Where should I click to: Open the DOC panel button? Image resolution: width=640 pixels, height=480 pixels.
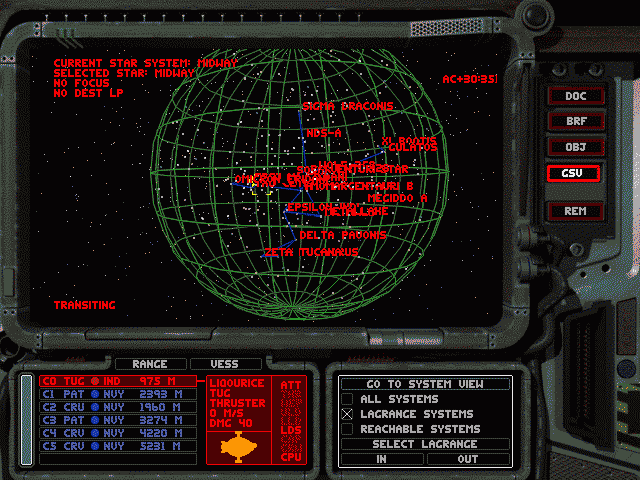click(x=575, y=96)
